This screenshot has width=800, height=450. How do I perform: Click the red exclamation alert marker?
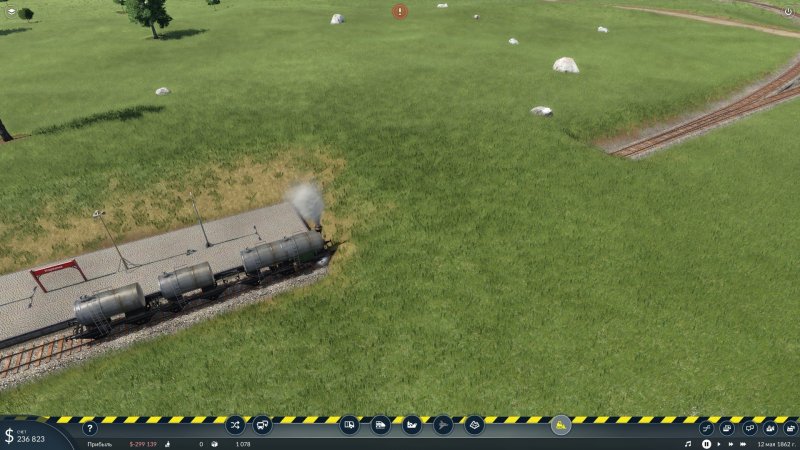tap(400, 11)
